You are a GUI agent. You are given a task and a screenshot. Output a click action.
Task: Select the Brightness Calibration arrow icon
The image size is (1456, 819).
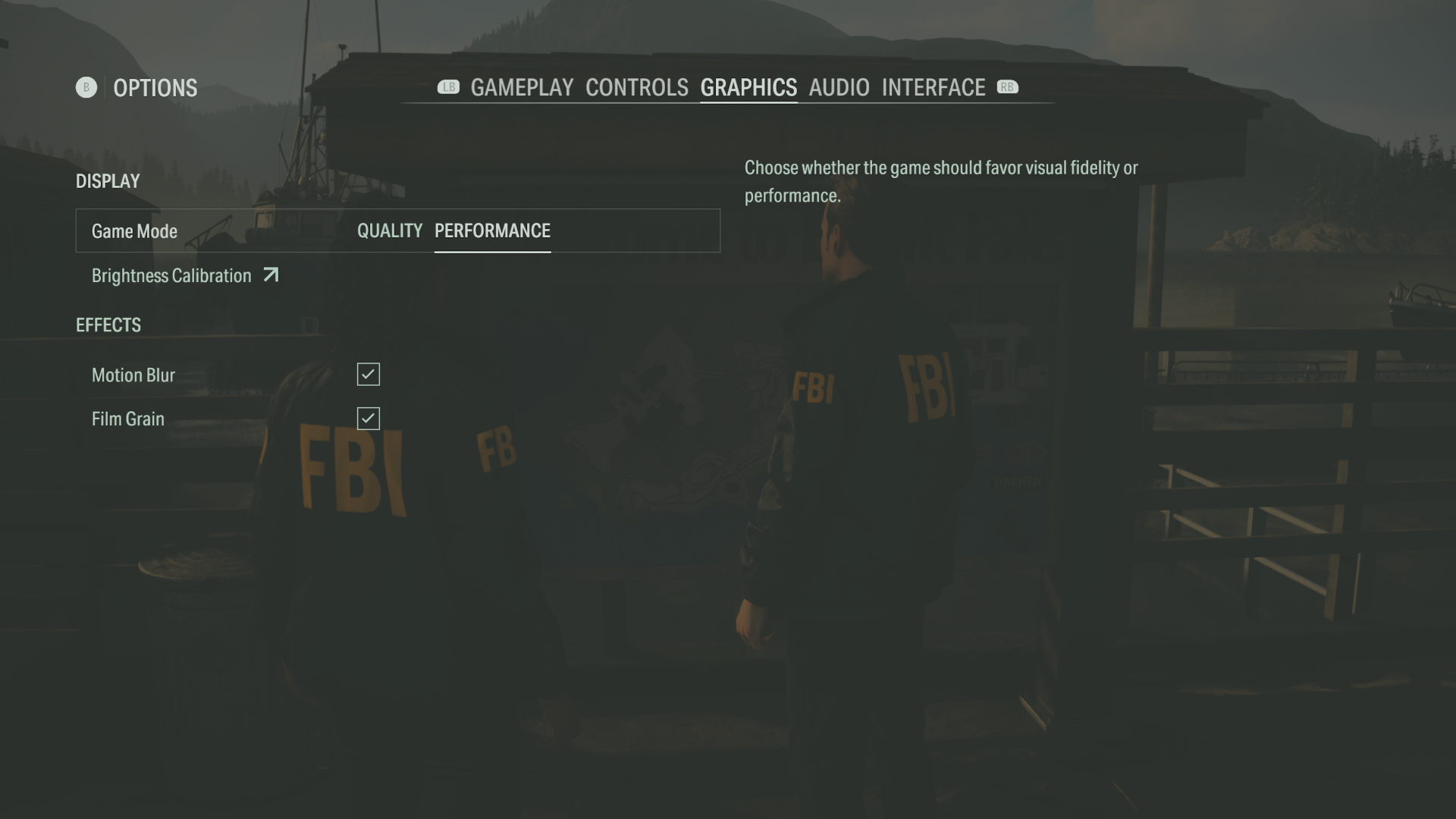click(x=271, y=275)
